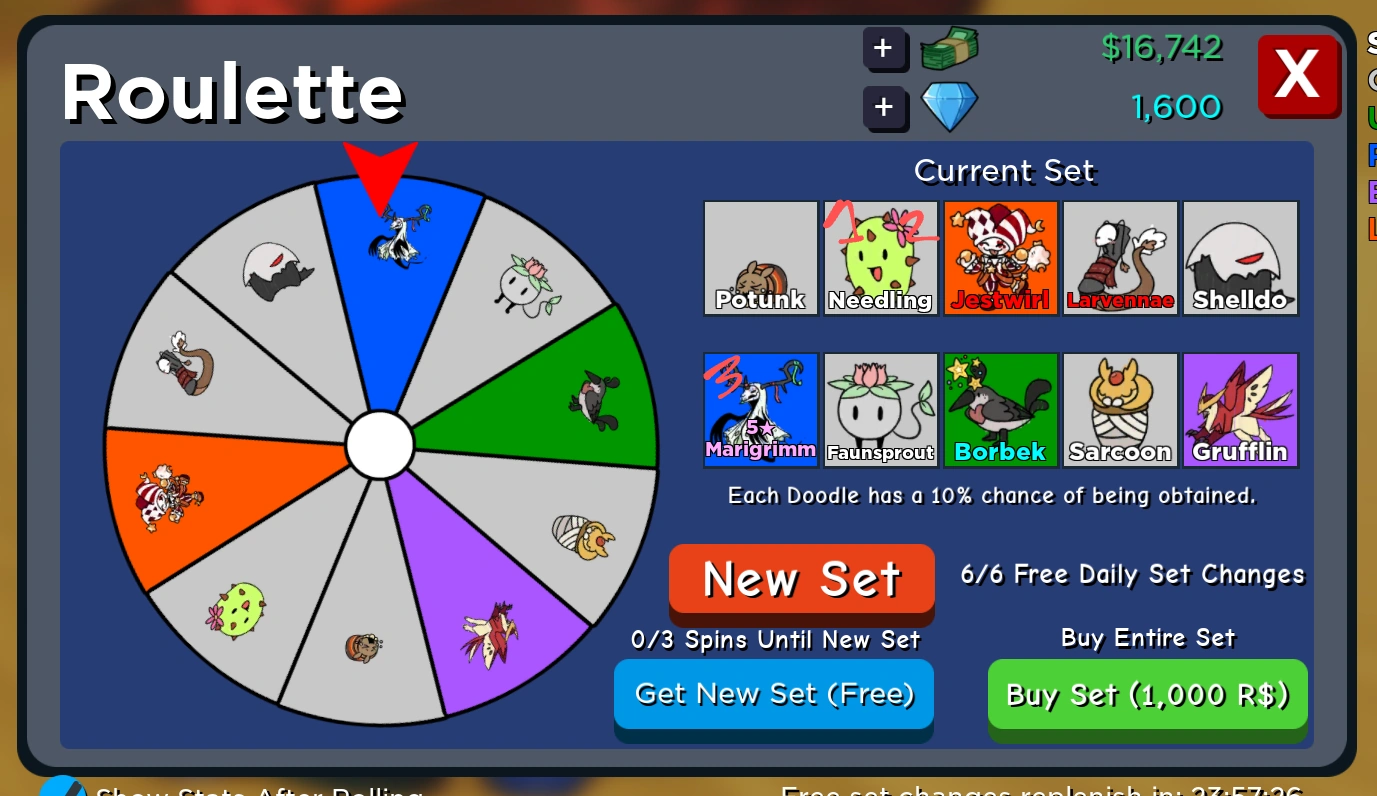Select the Needling doodle in Current Set

coord(880,257)
